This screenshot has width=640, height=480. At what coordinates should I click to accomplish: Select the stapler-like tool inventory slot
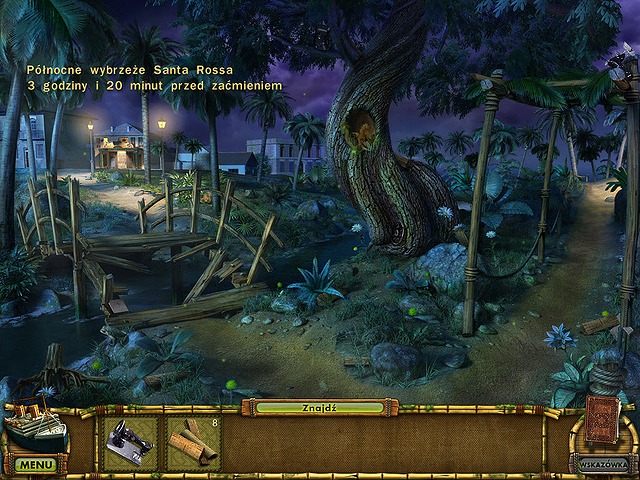[131, 443]
